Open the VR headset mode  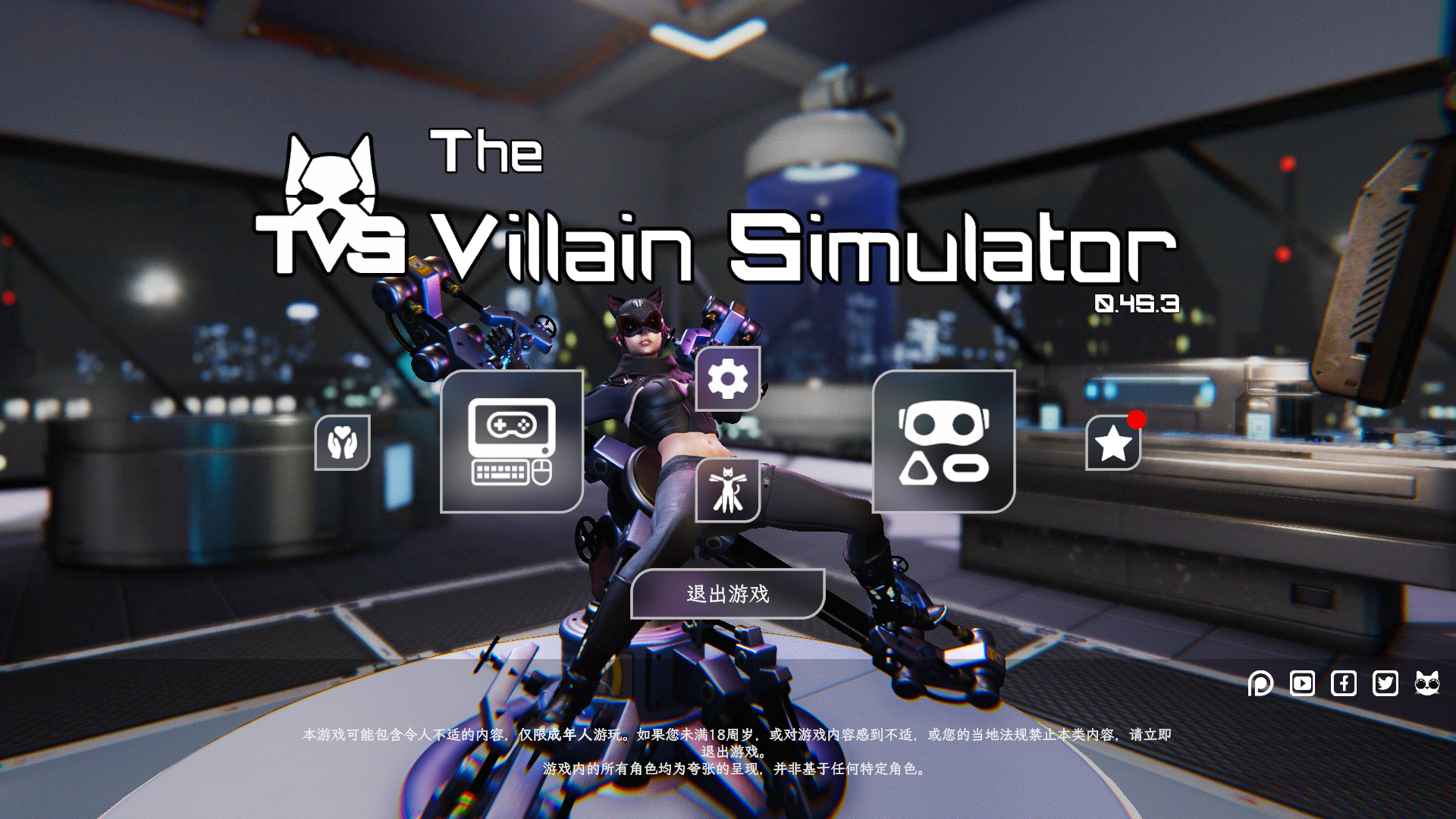tap(944, 442)
